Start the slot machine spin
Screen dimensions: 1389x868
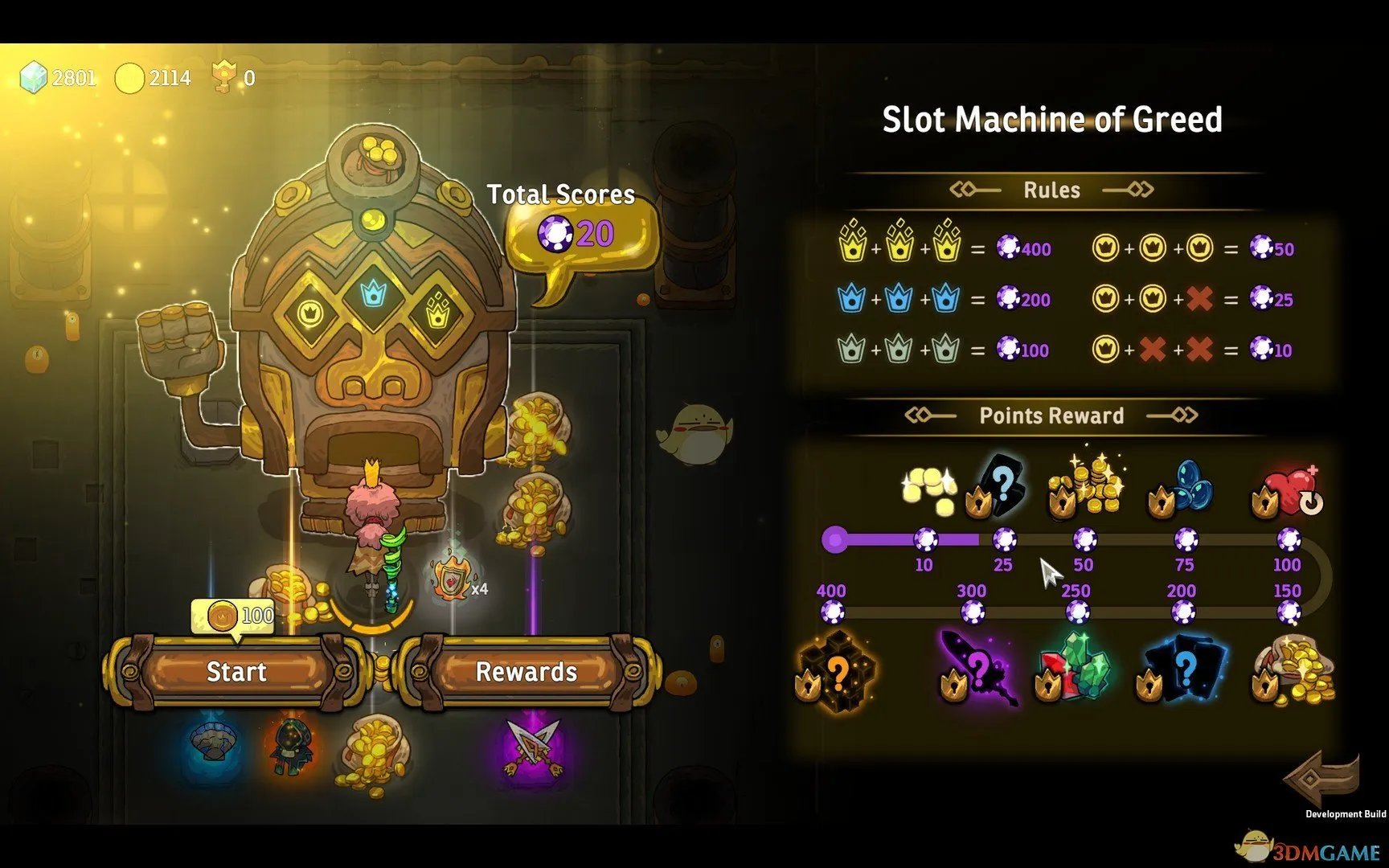236,672
